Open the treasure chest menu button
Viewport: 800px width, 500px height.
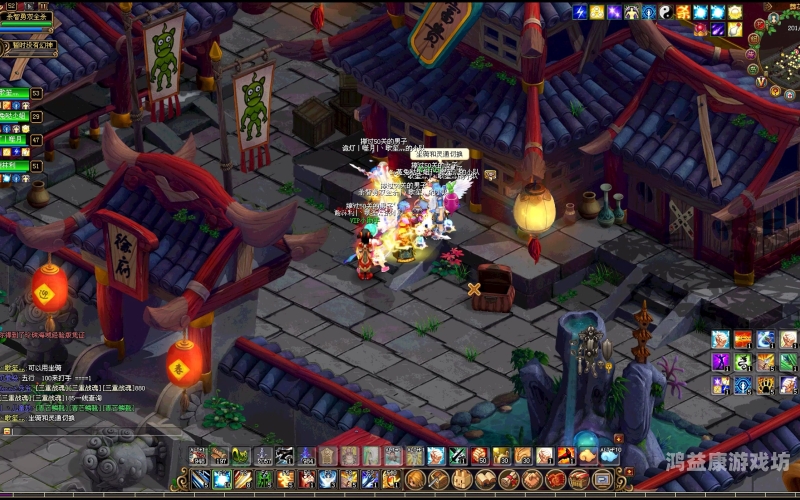tap(576, 480)
